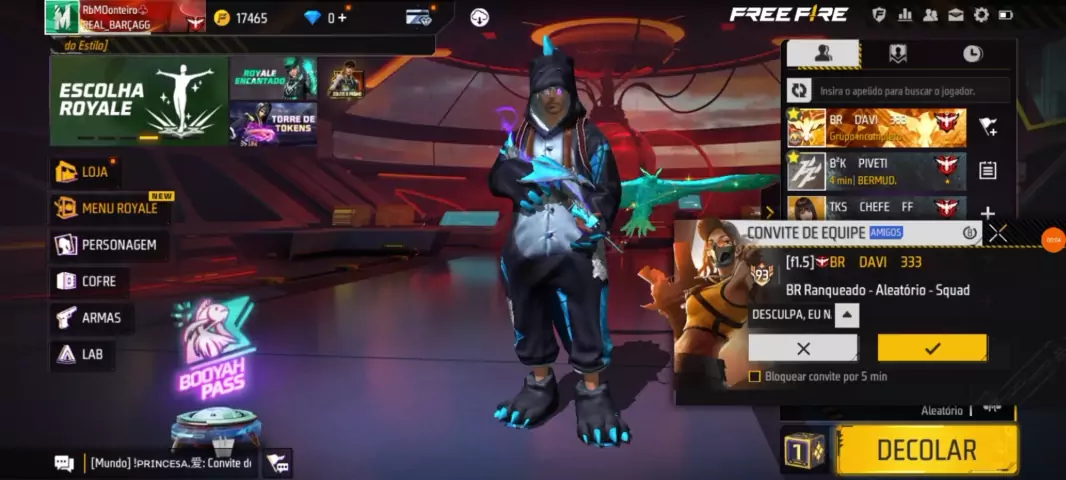
Task: Accept the team invite with the yellow checkmark
Action: tap(932, 348)
